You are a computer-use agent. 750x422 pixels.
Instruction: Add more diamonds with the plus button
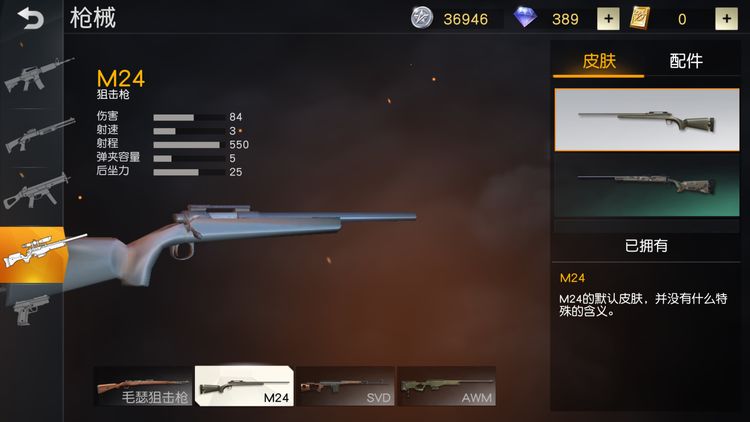click(607, 18)
